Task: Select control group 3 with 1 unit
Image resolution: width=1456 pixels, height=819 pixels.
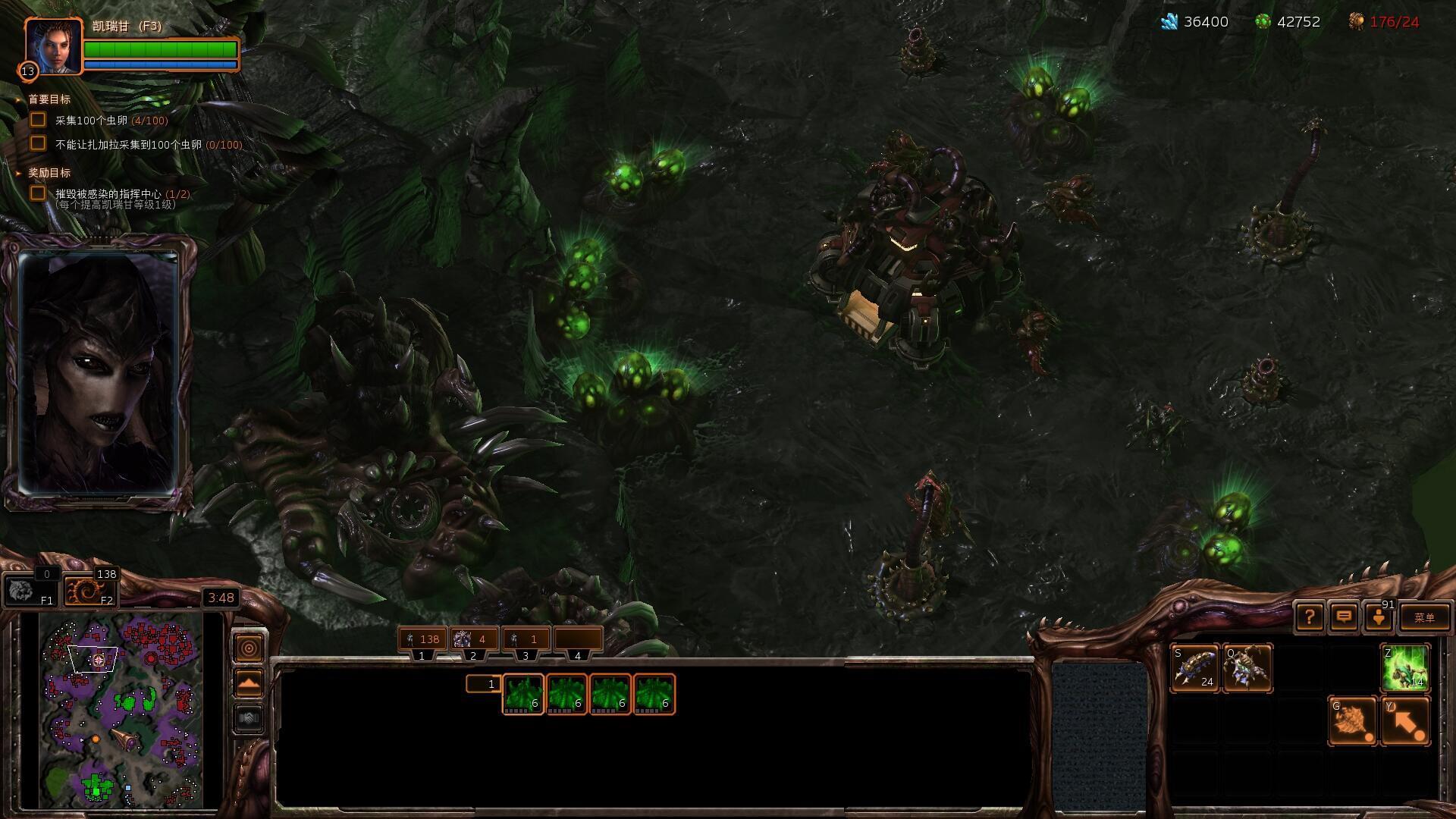Action: [x=526, y=639]
